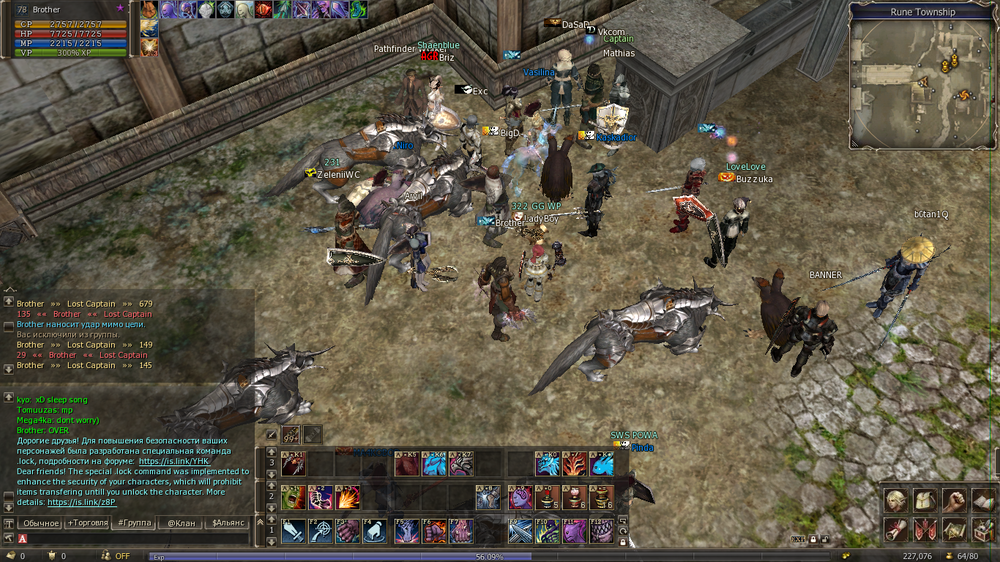Viewport: 1000px width, 562px height.
Task: Switch to the #Группа chat tab
Action: point(135,523)
